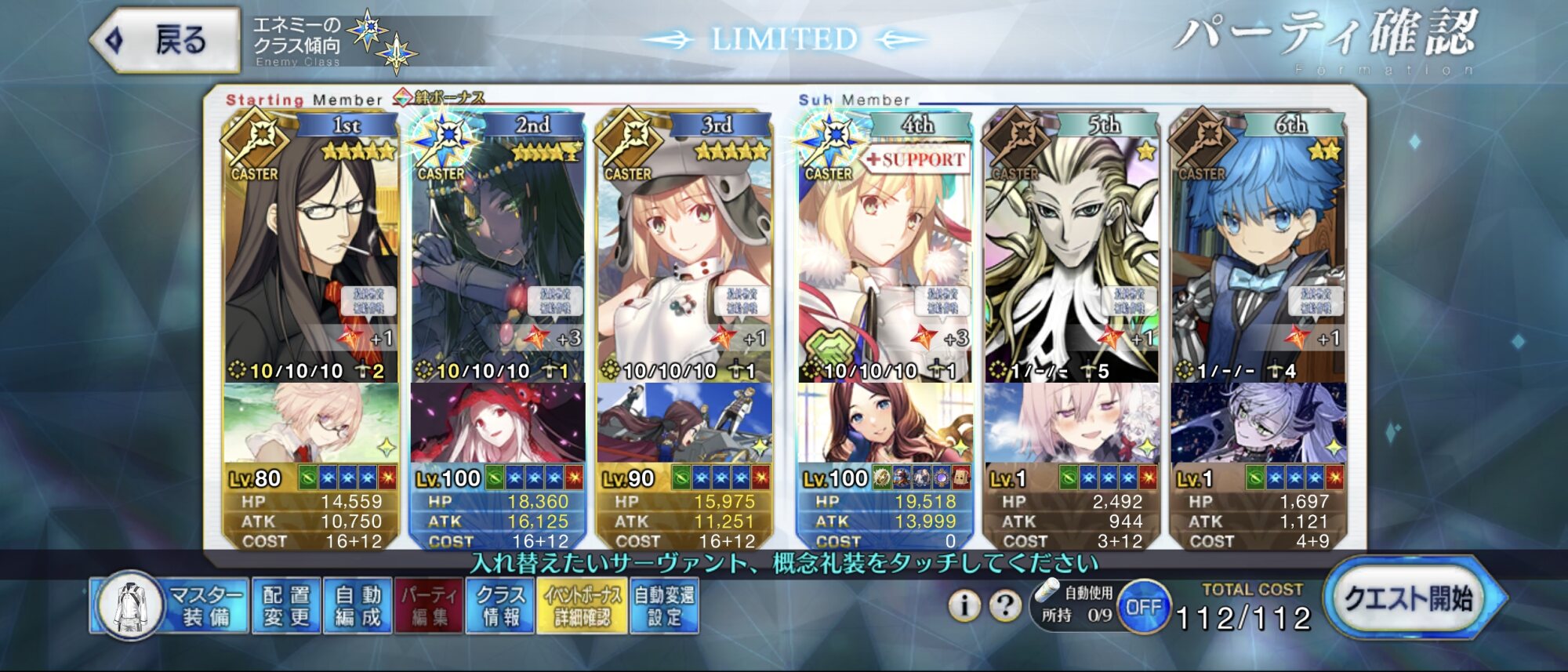This screenshot has height=672, width=1568.
Task: Open 自動変還設定 settings
Action: [664, 605]
